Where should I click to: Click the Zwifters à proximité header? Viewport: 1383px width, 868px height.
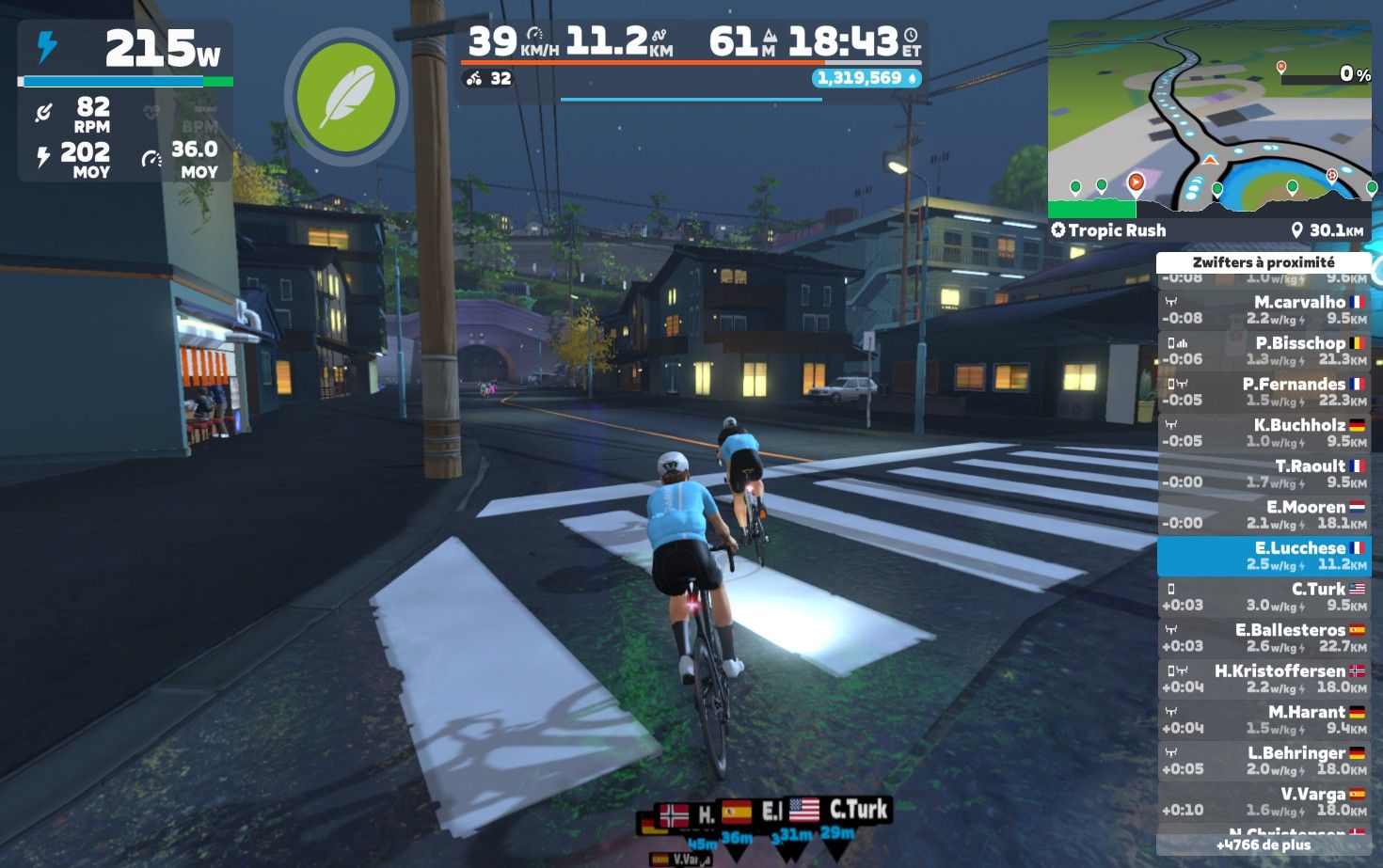(1263, 262)
